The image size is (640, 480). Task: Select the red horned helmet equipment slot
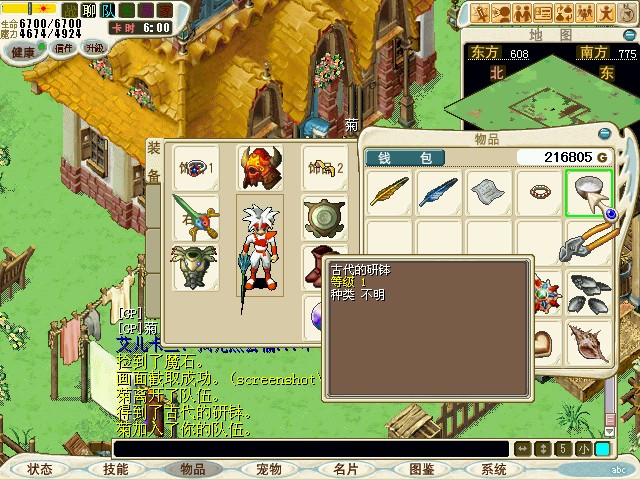(x=259, y=167)
